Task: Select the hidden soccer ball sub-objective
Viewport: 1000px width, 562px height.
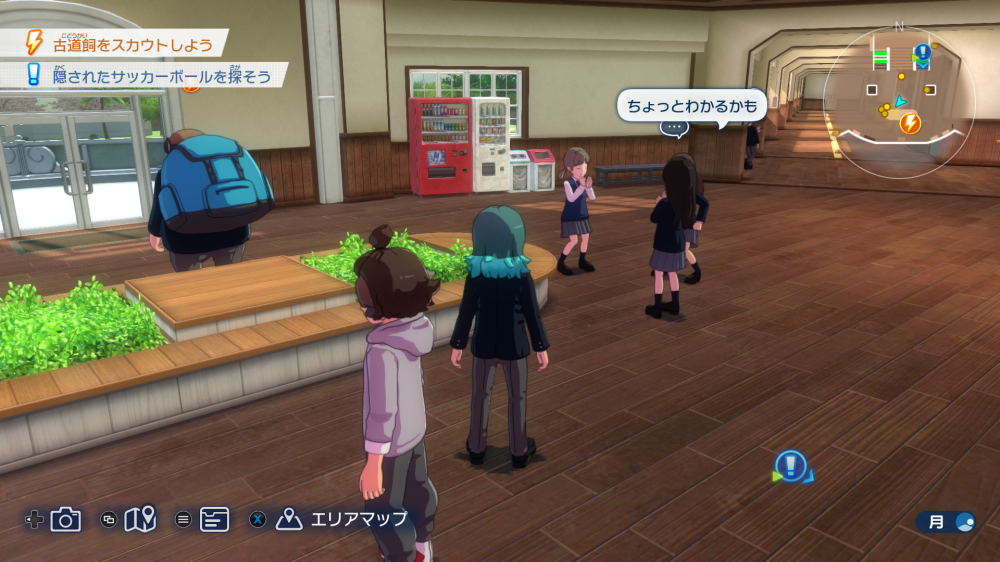Action: (x=147, y=76)
